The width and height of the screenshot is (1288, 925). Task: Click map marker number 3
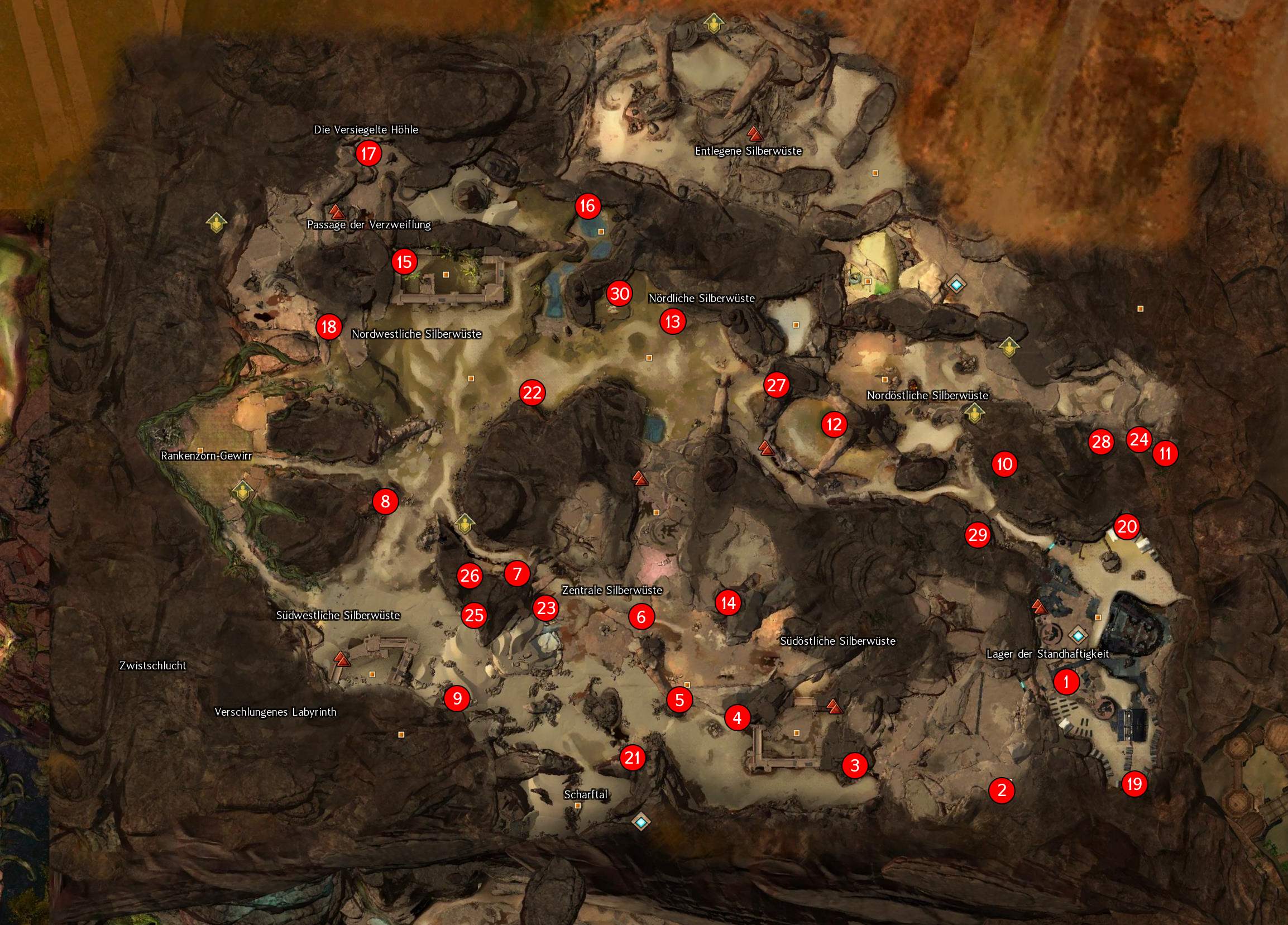(855, 765)
